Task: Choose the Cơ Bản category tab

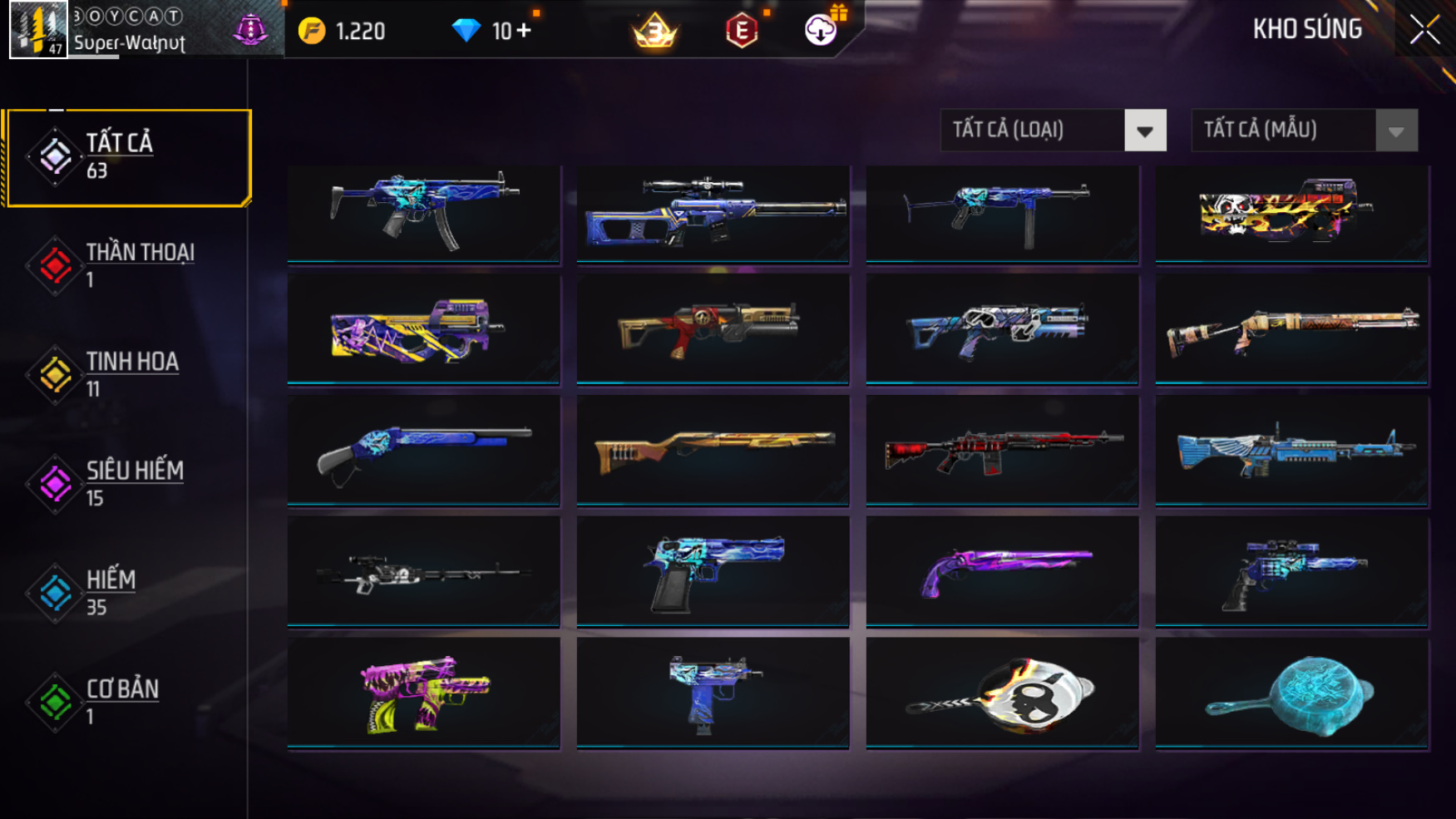Action: [x=125, y=702]
